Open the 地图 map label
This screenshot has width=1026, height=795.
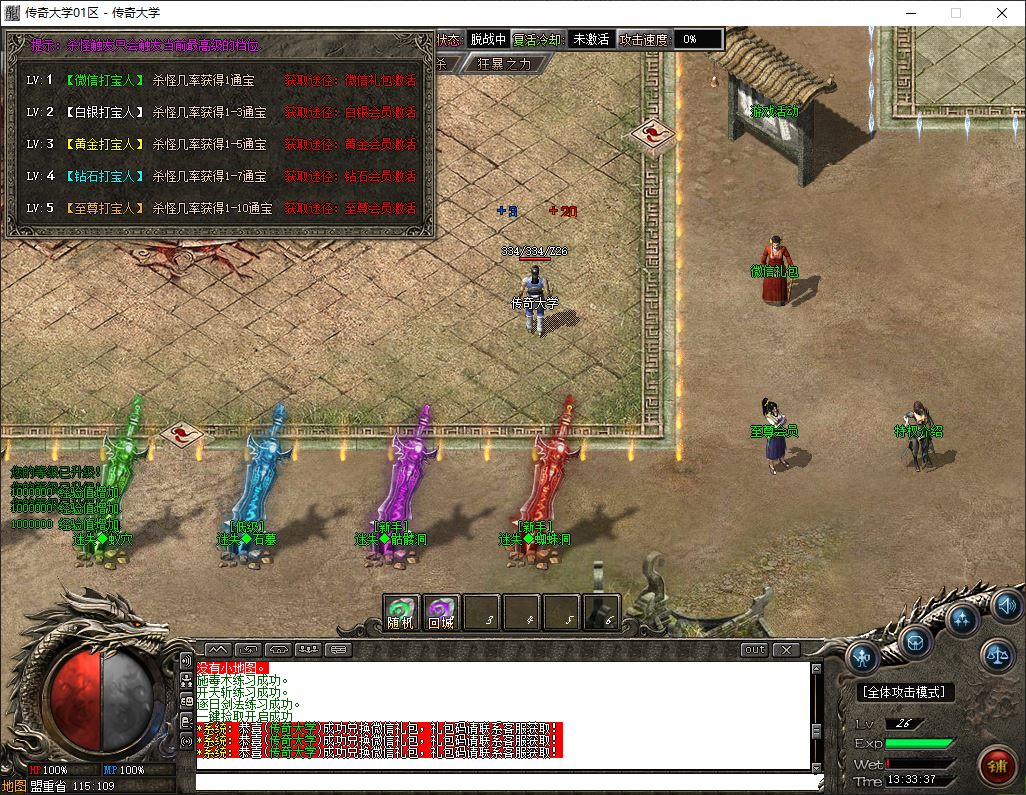pyautogui.click(x=14, y=786)
